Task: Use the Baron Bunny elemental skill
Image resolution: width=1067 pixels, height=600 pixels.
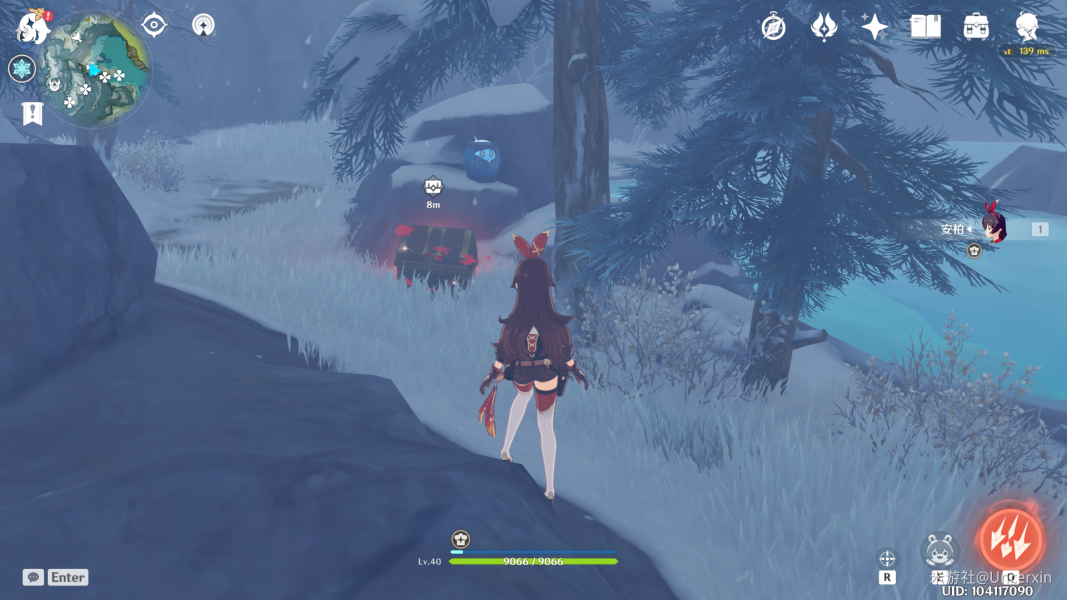Action: pyautogui.click(x=940, y=551)
